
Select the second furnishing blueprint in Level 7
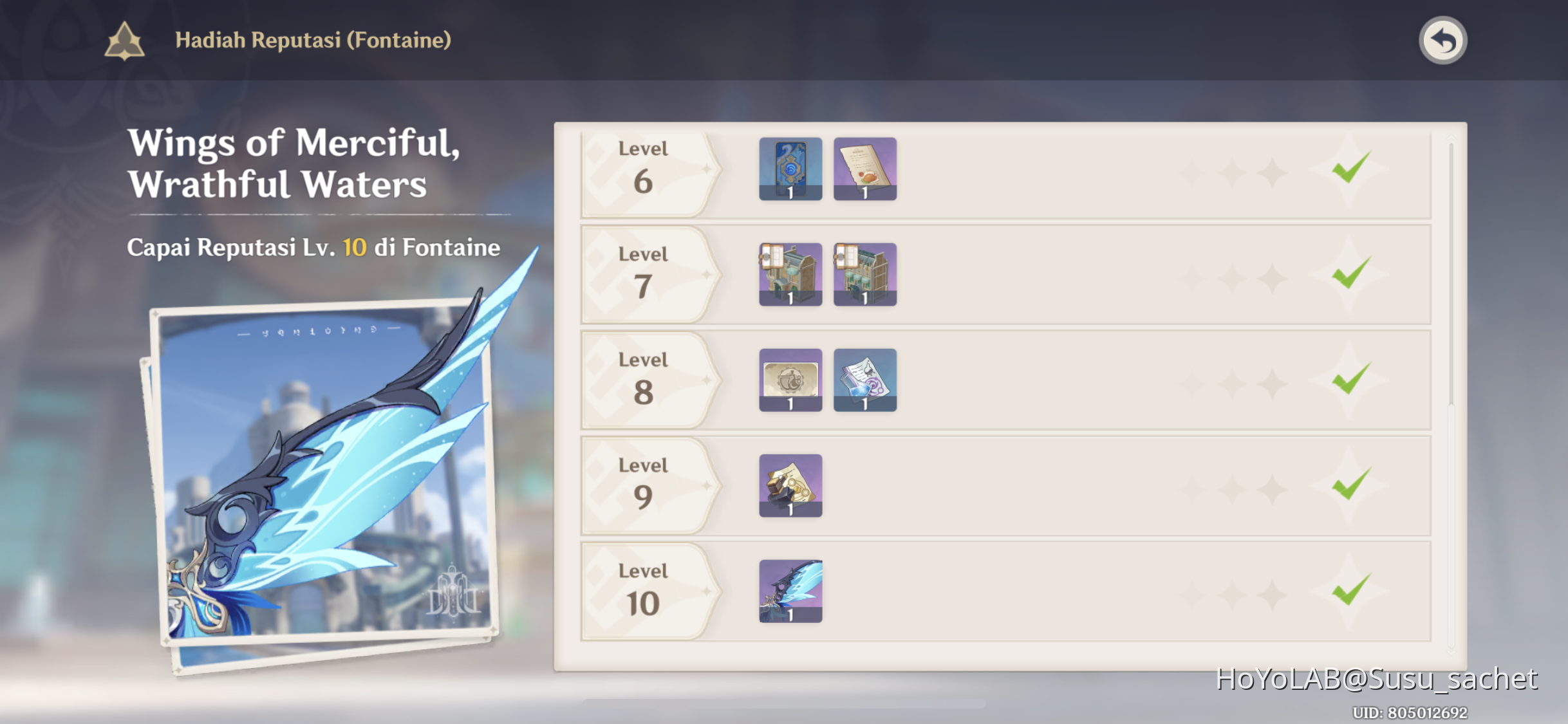click(x=864, y=274)
